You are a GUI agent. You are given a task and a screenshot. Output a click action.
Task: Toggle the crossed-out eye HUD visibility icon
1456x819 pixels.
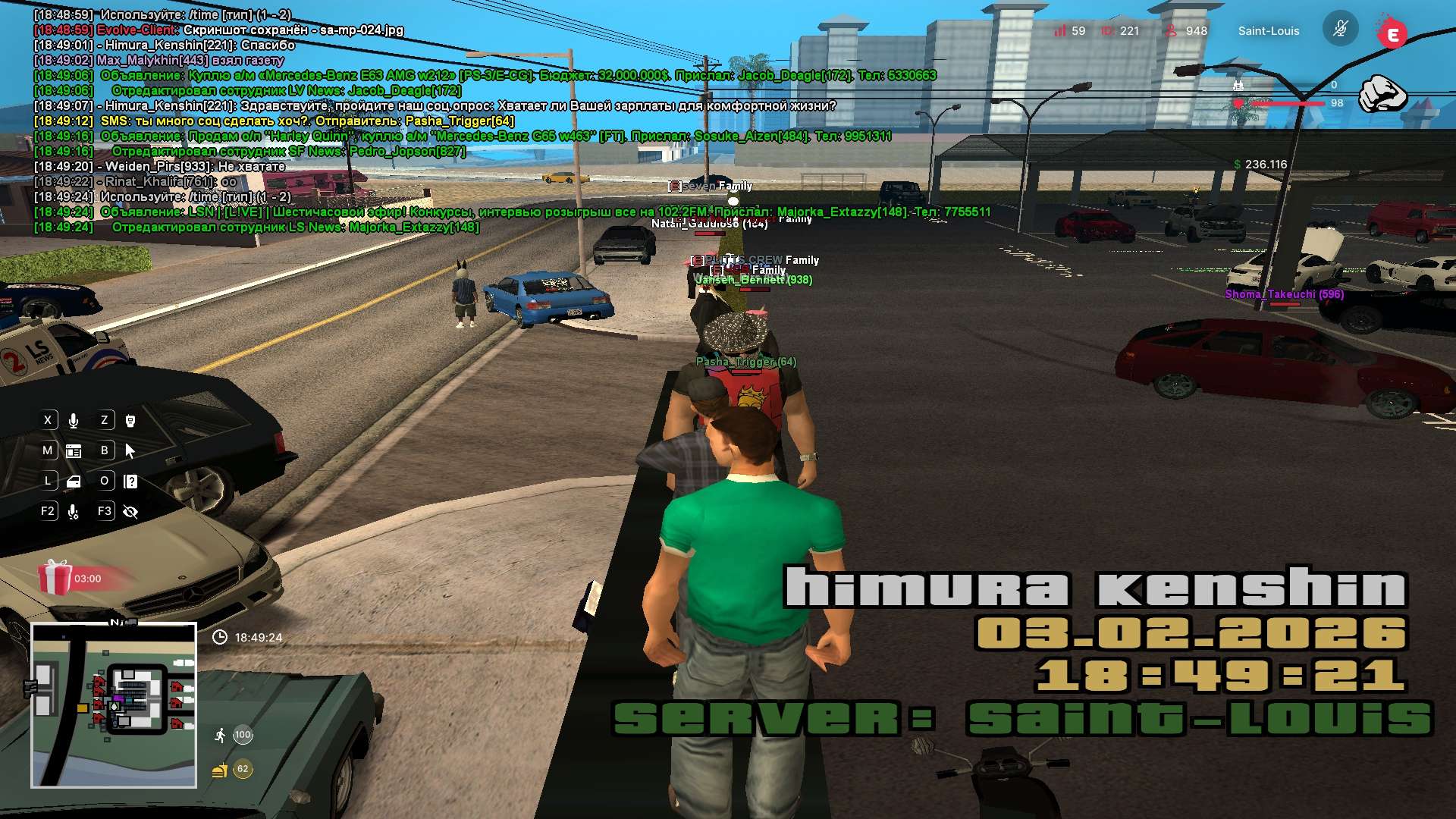click(130, 512)
